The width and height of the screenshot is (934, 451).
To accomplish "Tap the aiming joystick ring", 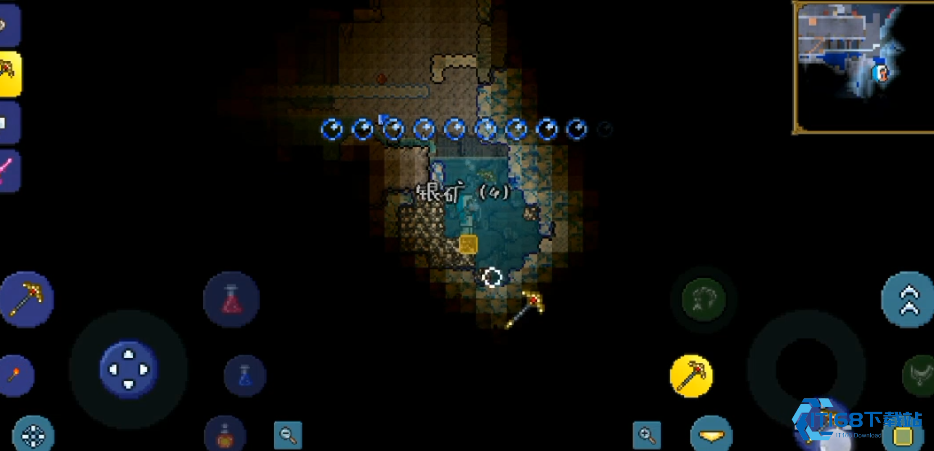I will click(806, 368).
